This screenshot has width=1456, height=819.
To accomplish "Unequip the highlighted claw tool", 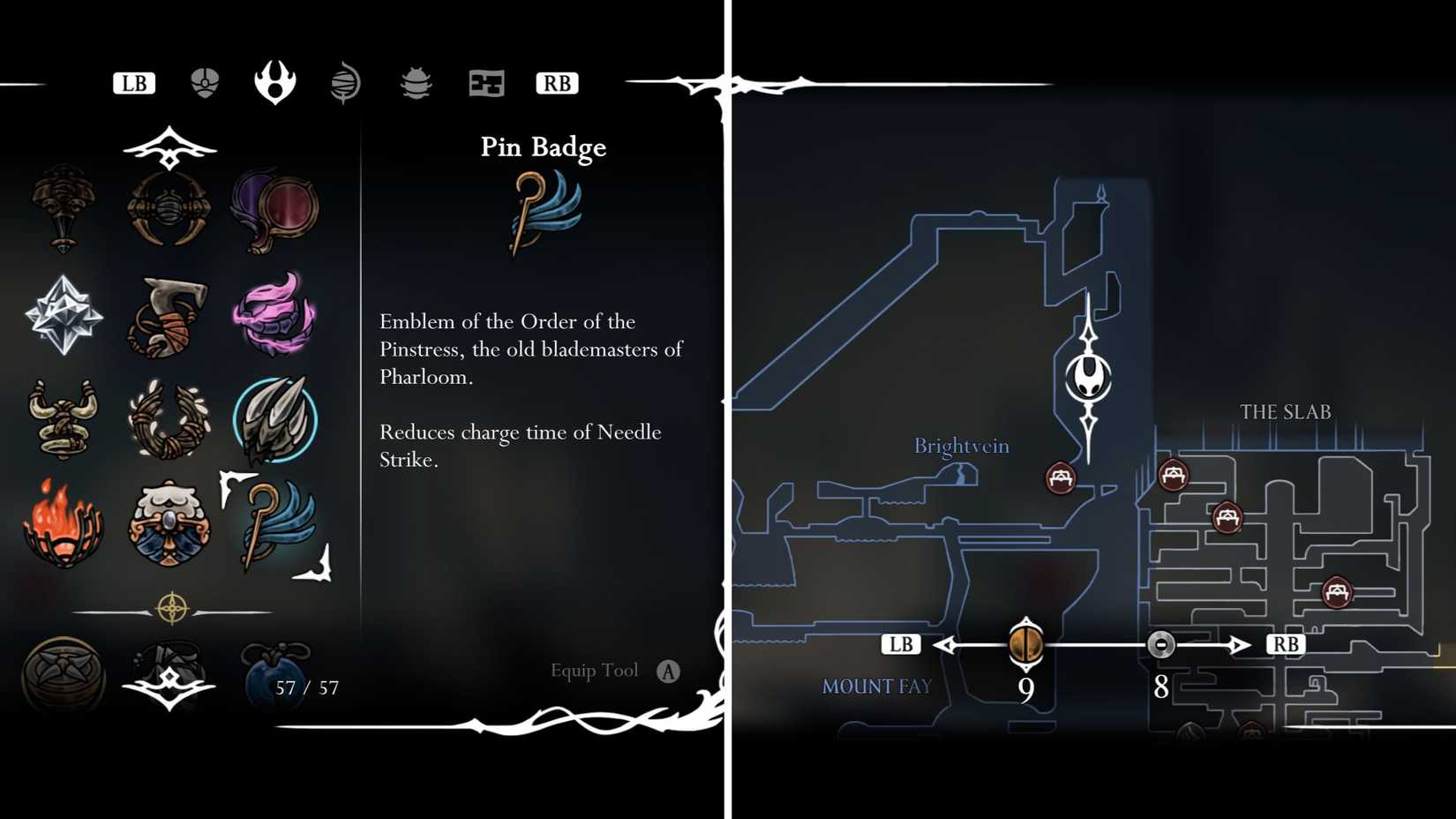I will (x=275, y=417).
